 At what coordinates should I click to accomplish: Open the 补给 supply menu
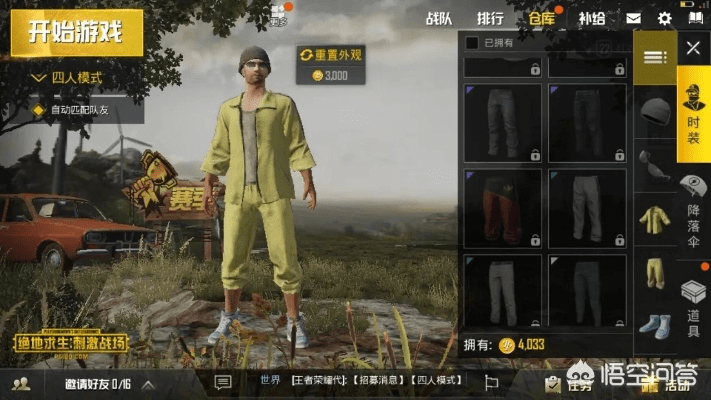click(592, 18)
